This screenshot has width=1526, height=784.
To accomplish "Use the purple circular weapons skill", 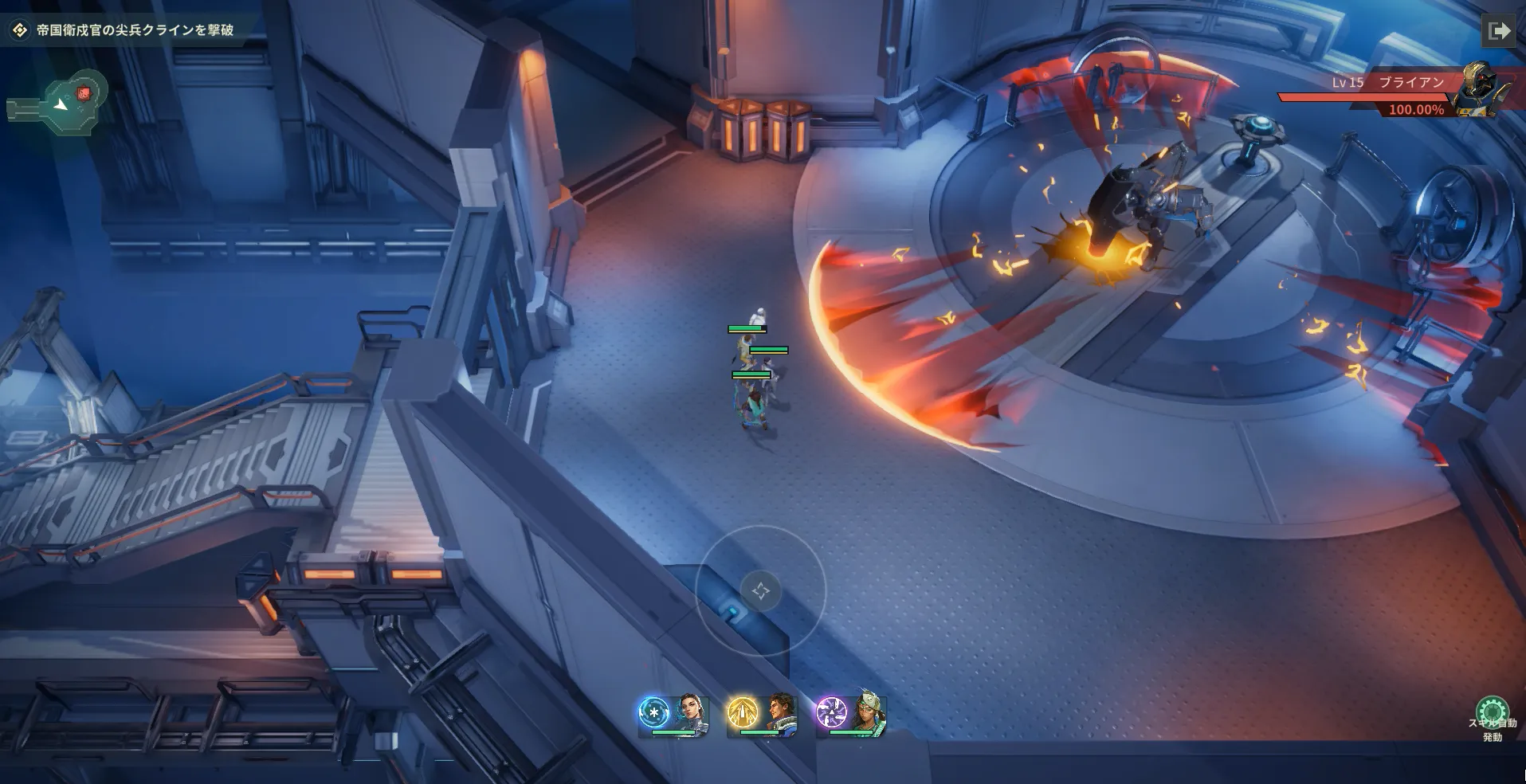I will click(832, 712).
